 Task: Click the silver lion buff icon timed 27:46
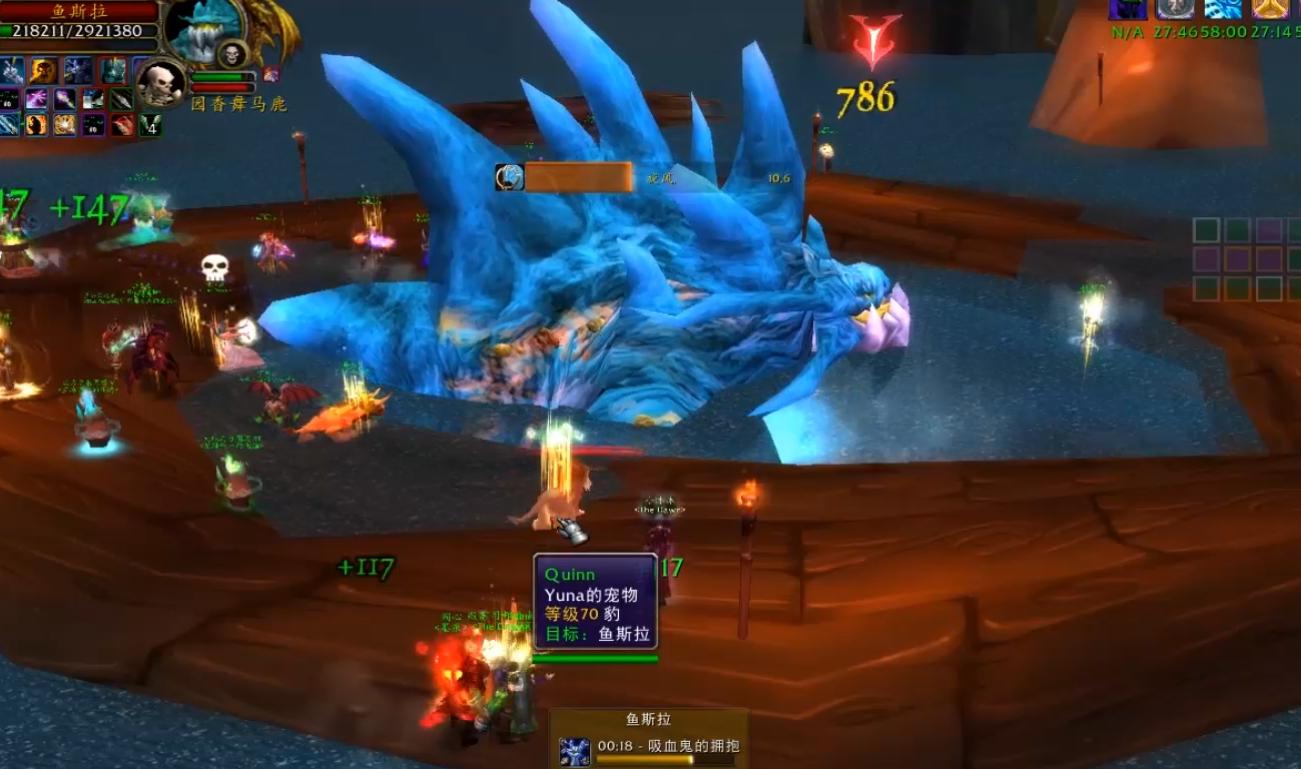click(1176, 10)
